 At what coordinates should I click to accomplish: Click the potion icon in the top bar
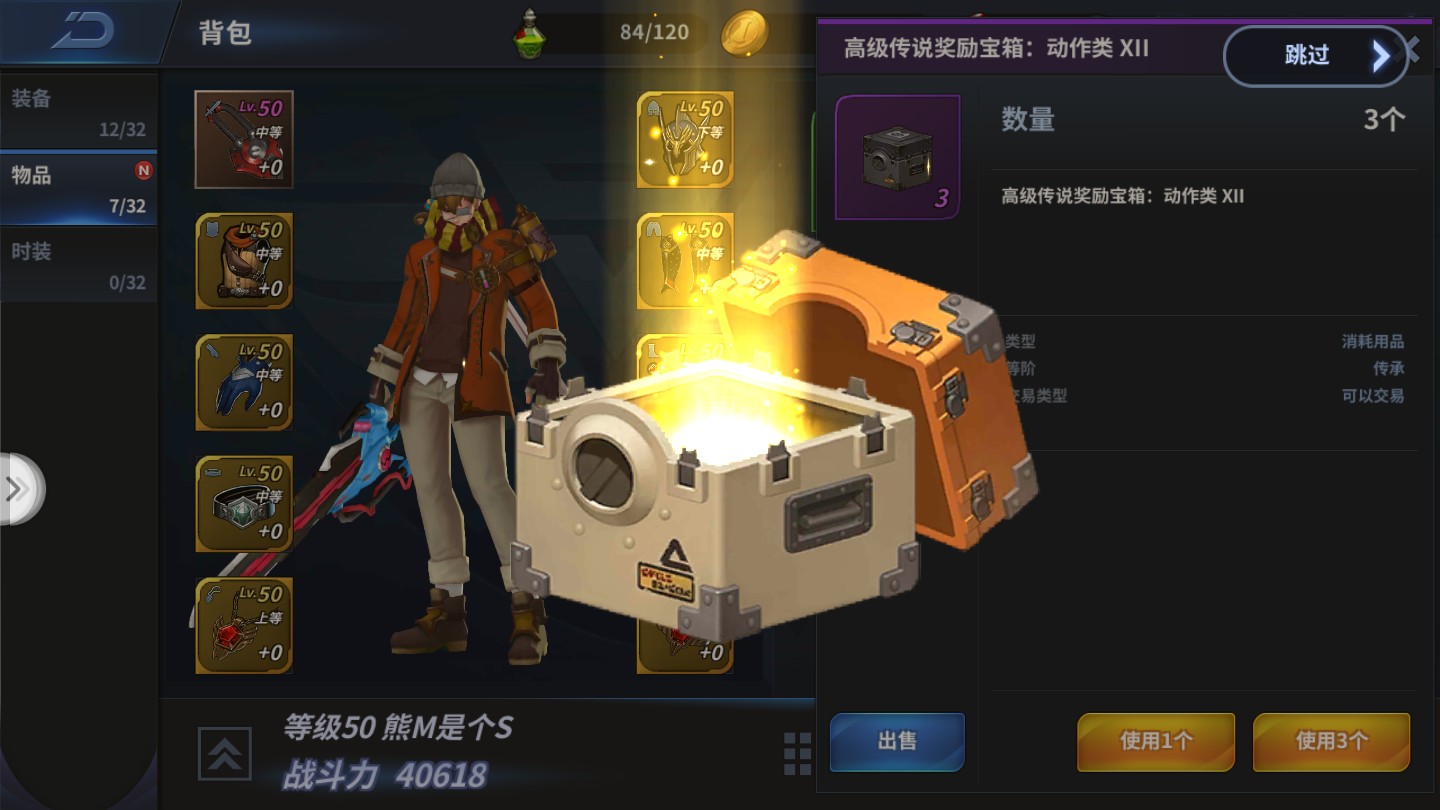click(x=530, y=31)
